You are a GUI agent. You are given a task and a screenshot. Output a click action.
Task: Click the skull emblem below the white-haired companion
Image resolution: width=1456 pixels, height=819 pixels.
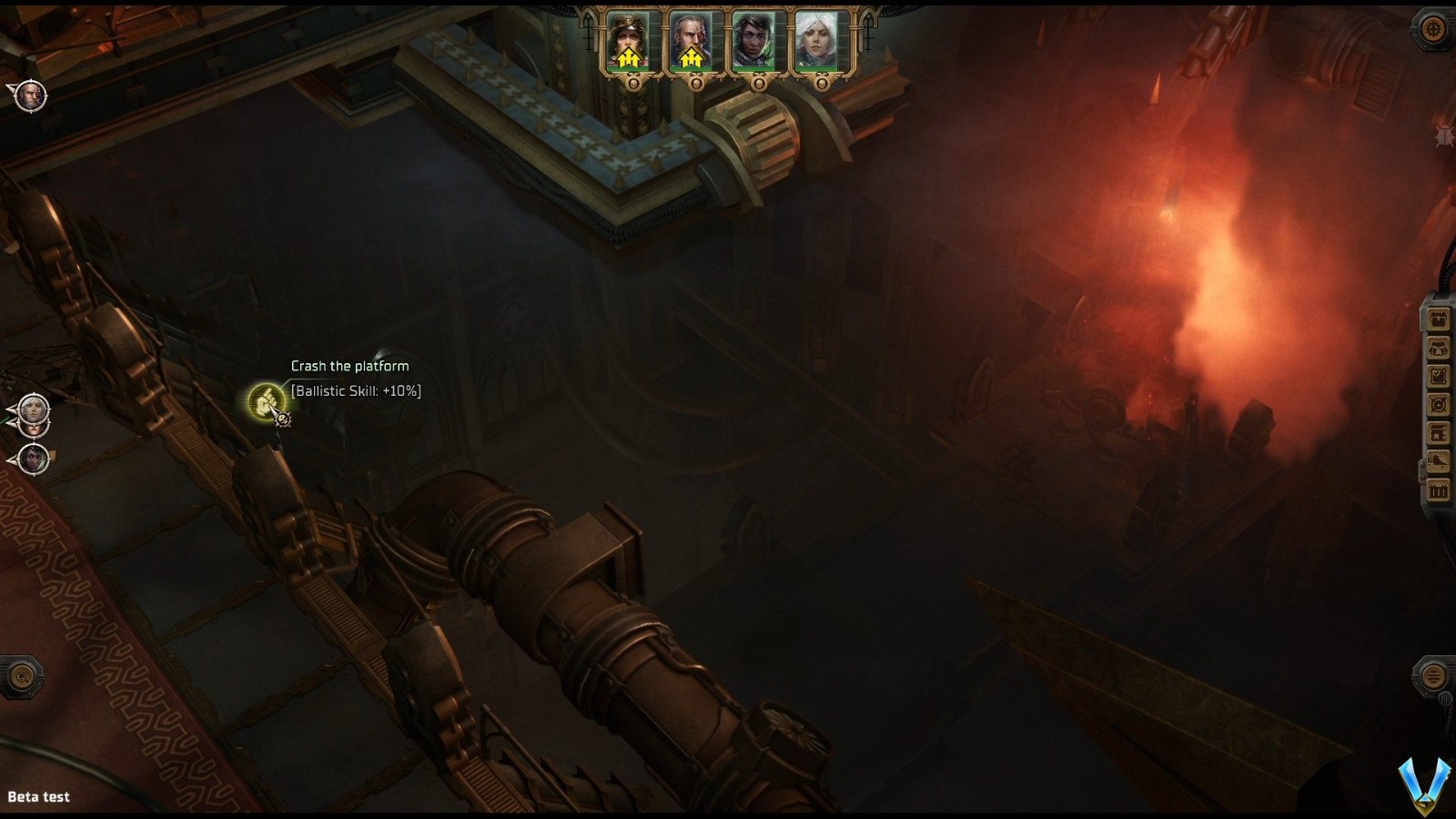(822, 84)
